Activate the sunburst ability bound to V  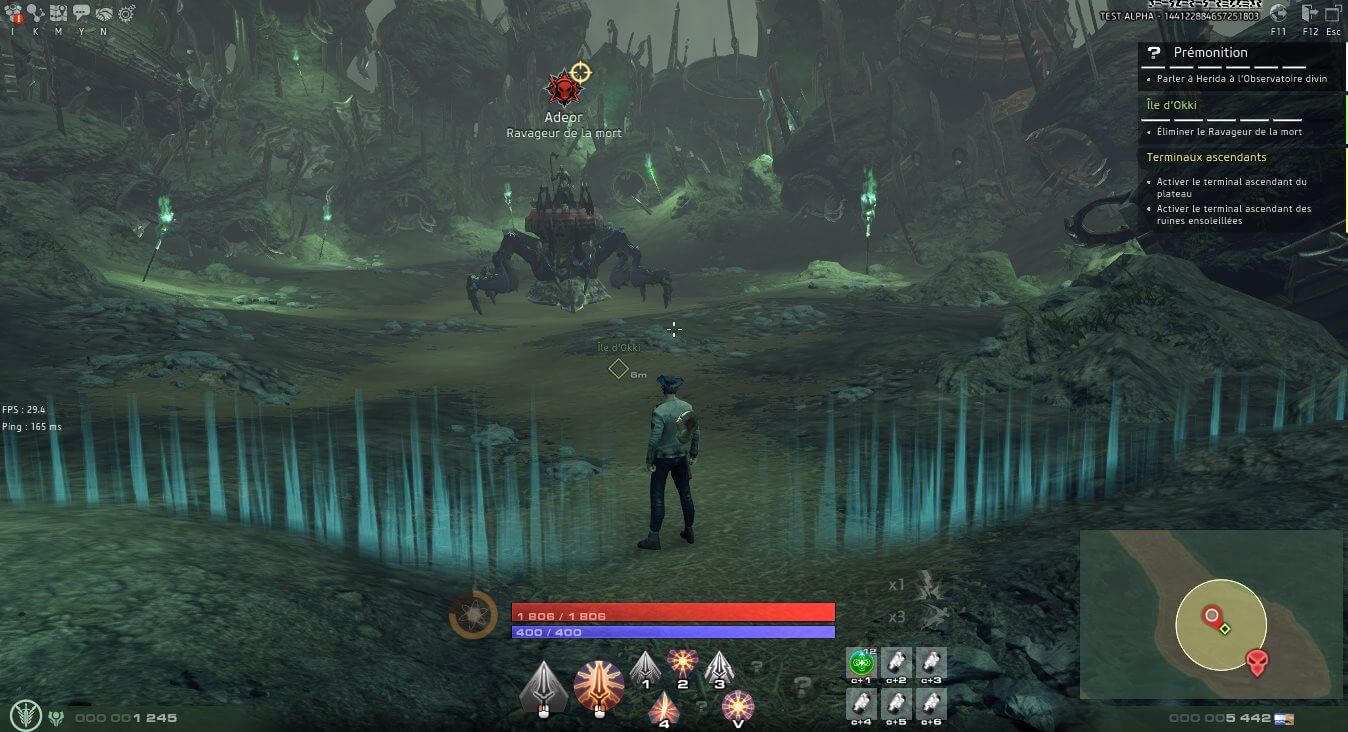(738, 706)
